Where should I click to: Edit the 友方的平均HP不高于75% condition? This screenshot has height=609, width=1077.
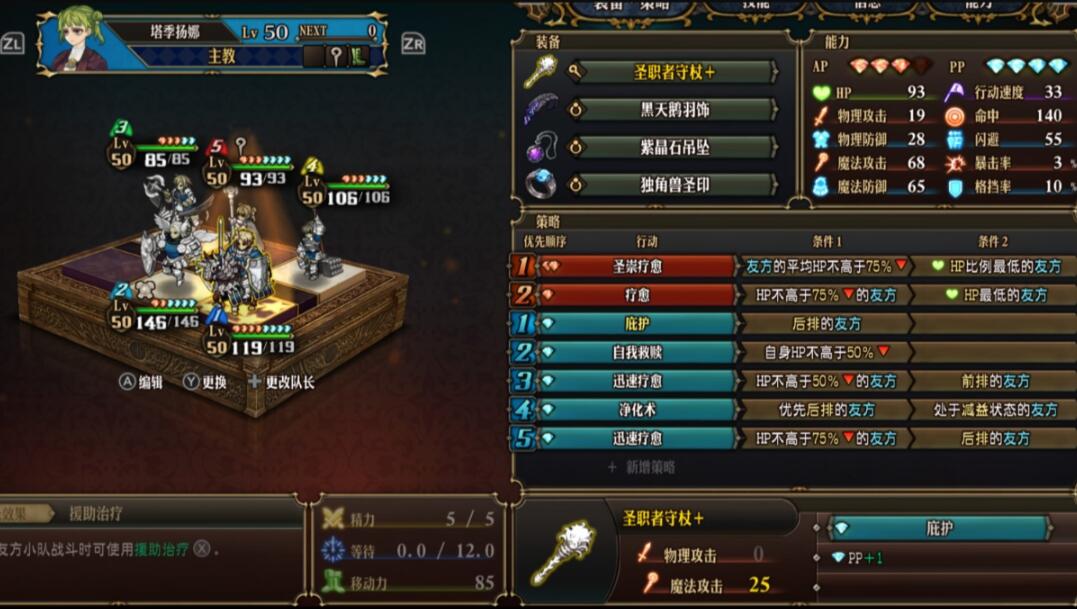point(826,267)
